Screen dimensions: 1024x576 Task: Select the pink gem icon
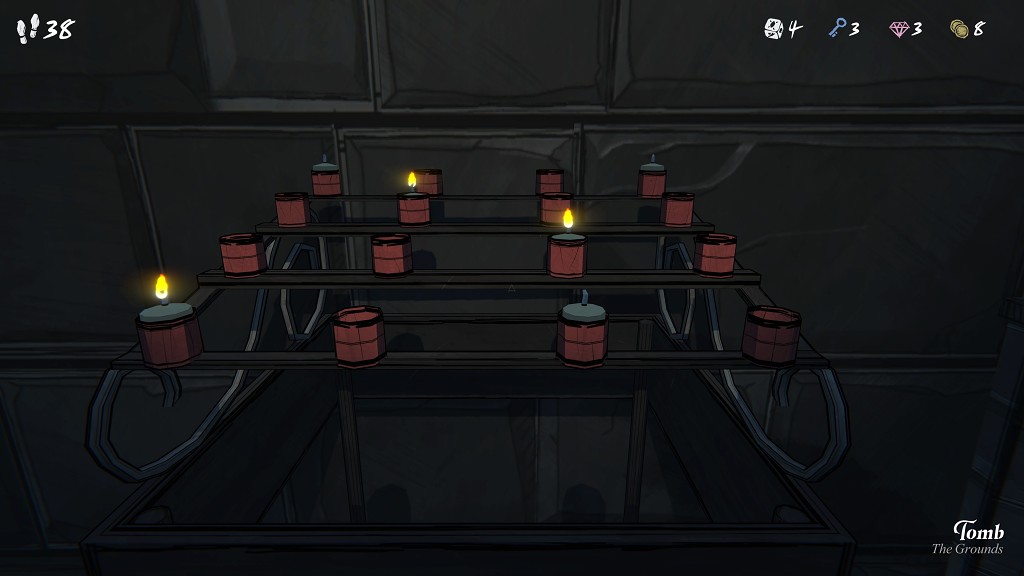[x=899, y=29]
